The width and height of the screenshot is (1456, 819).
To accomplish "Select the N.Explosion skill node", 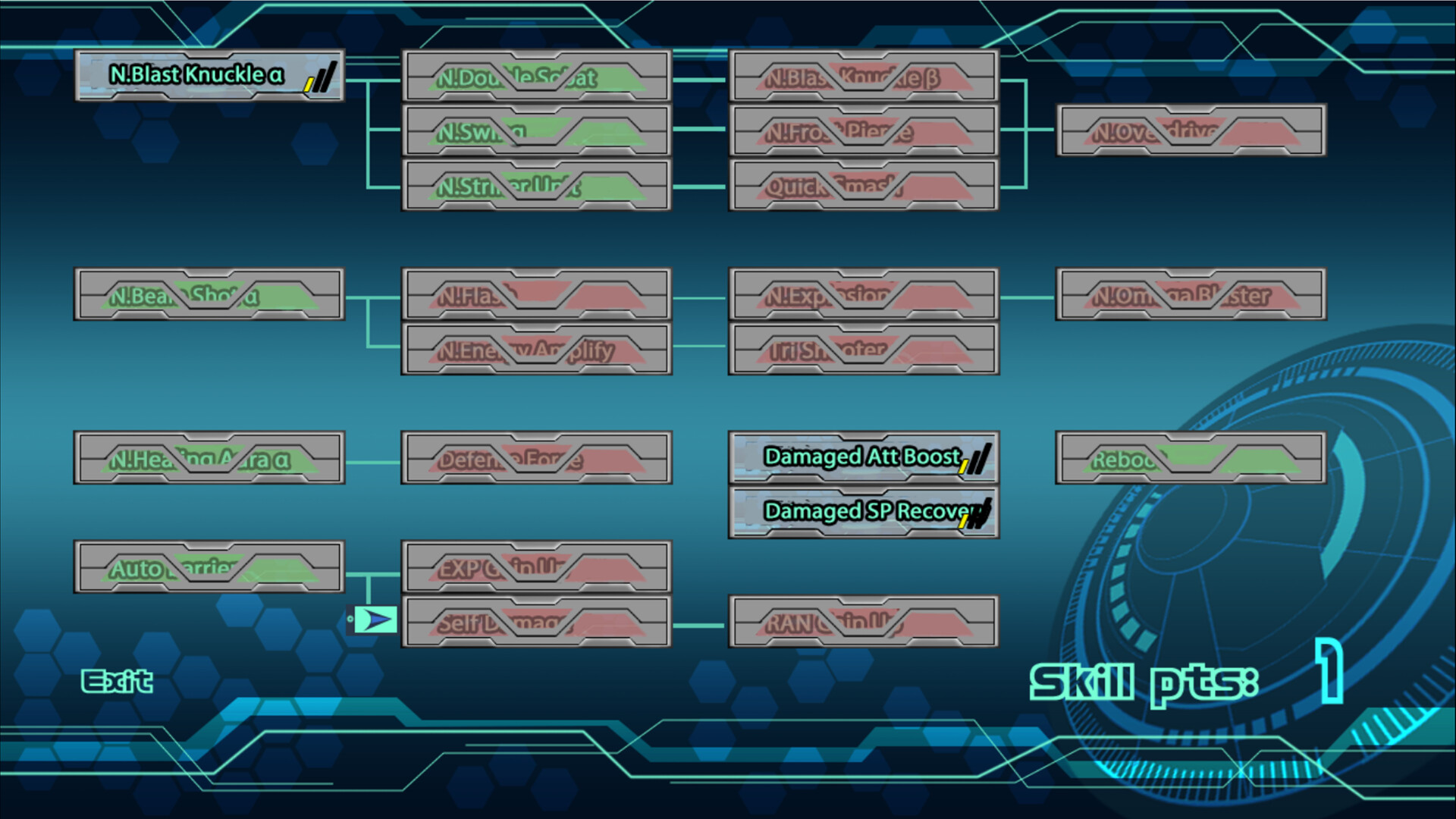I will [x=864, y=294].
